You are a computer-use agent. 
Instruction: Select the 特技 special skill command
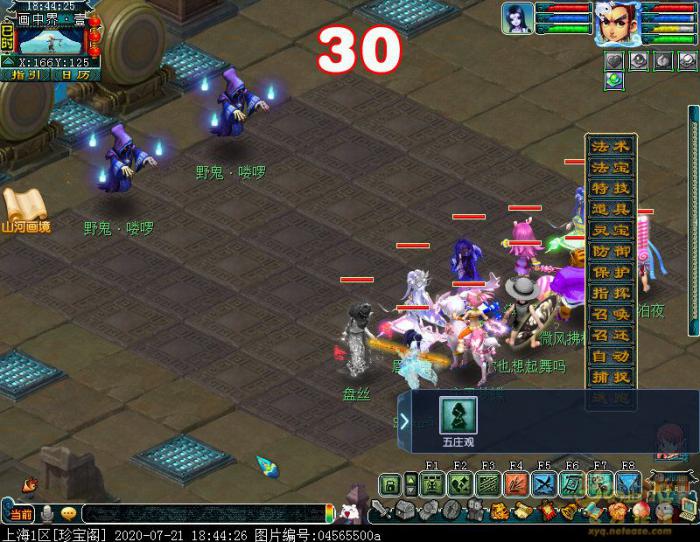(x=611, y=188)
